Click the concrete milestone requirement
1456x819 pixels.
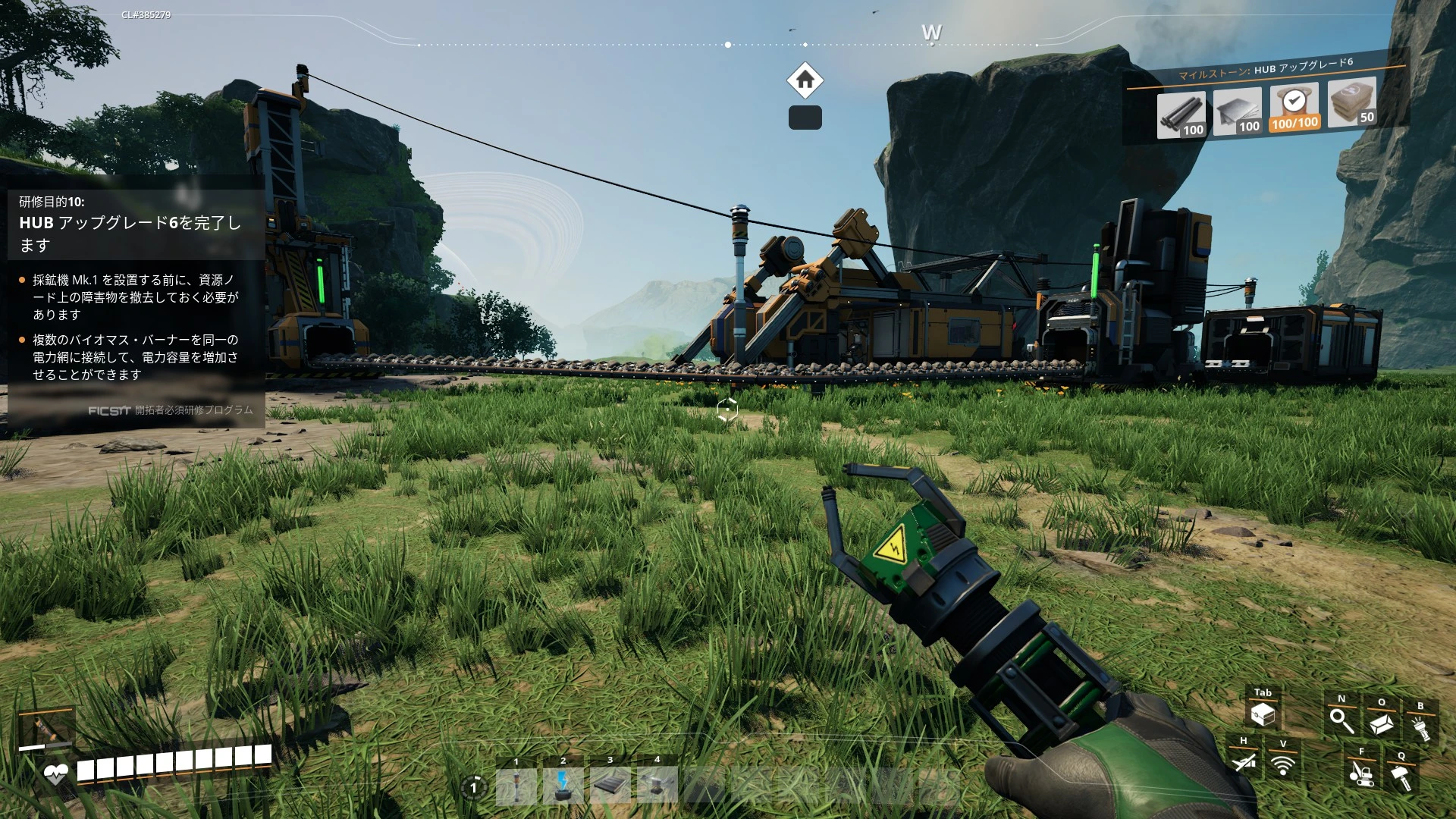(1352, 103)
